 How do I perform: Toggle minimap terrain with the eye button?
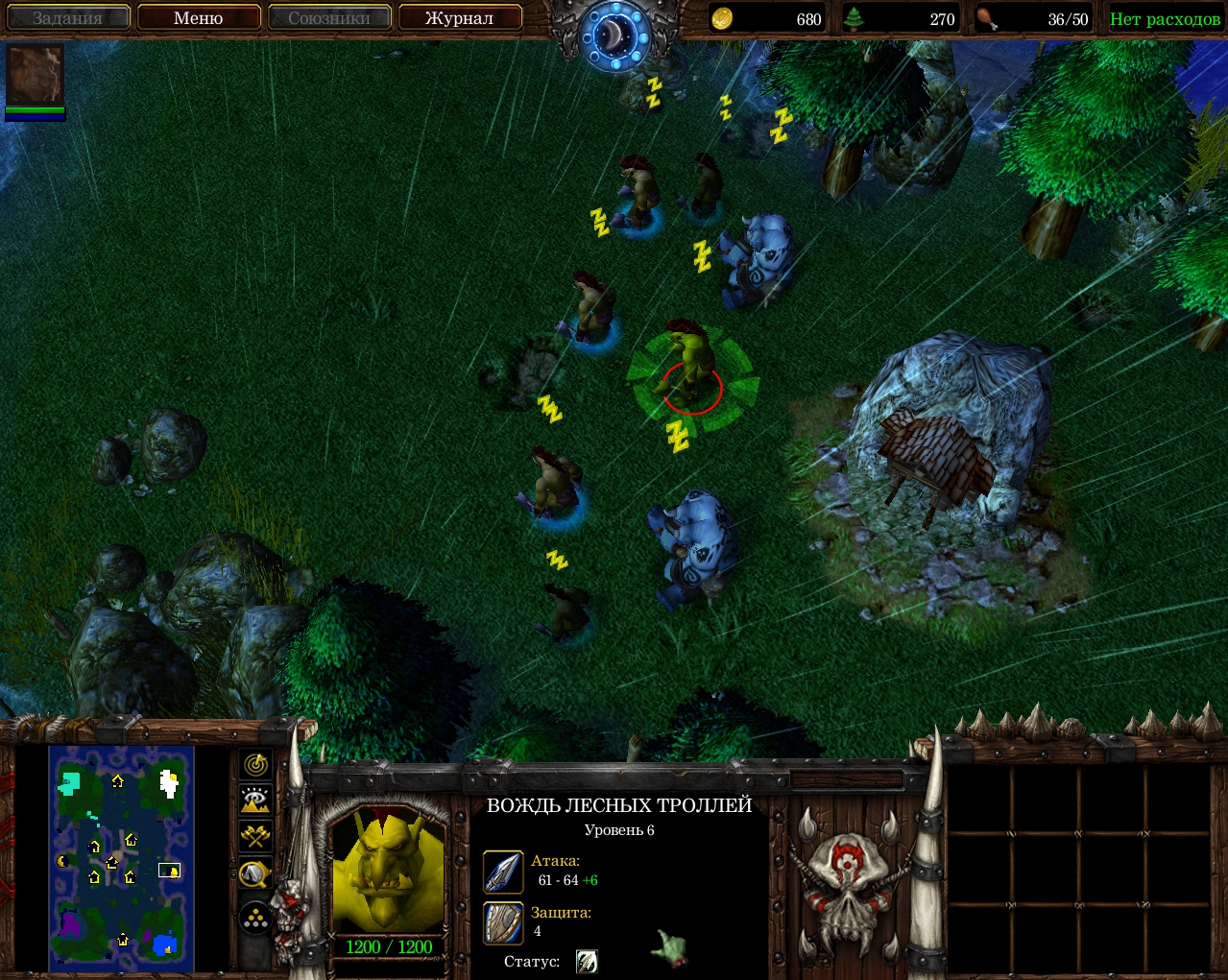pos(255,800)
